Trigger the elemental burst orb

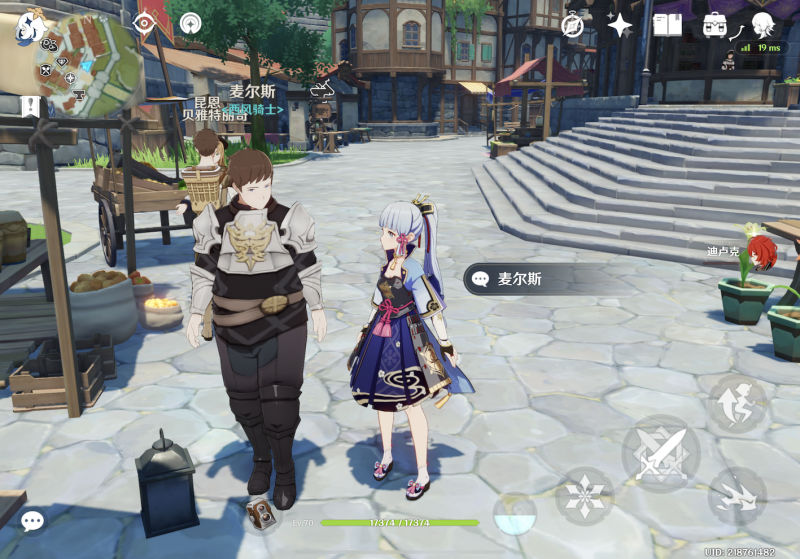coord(515,514)
